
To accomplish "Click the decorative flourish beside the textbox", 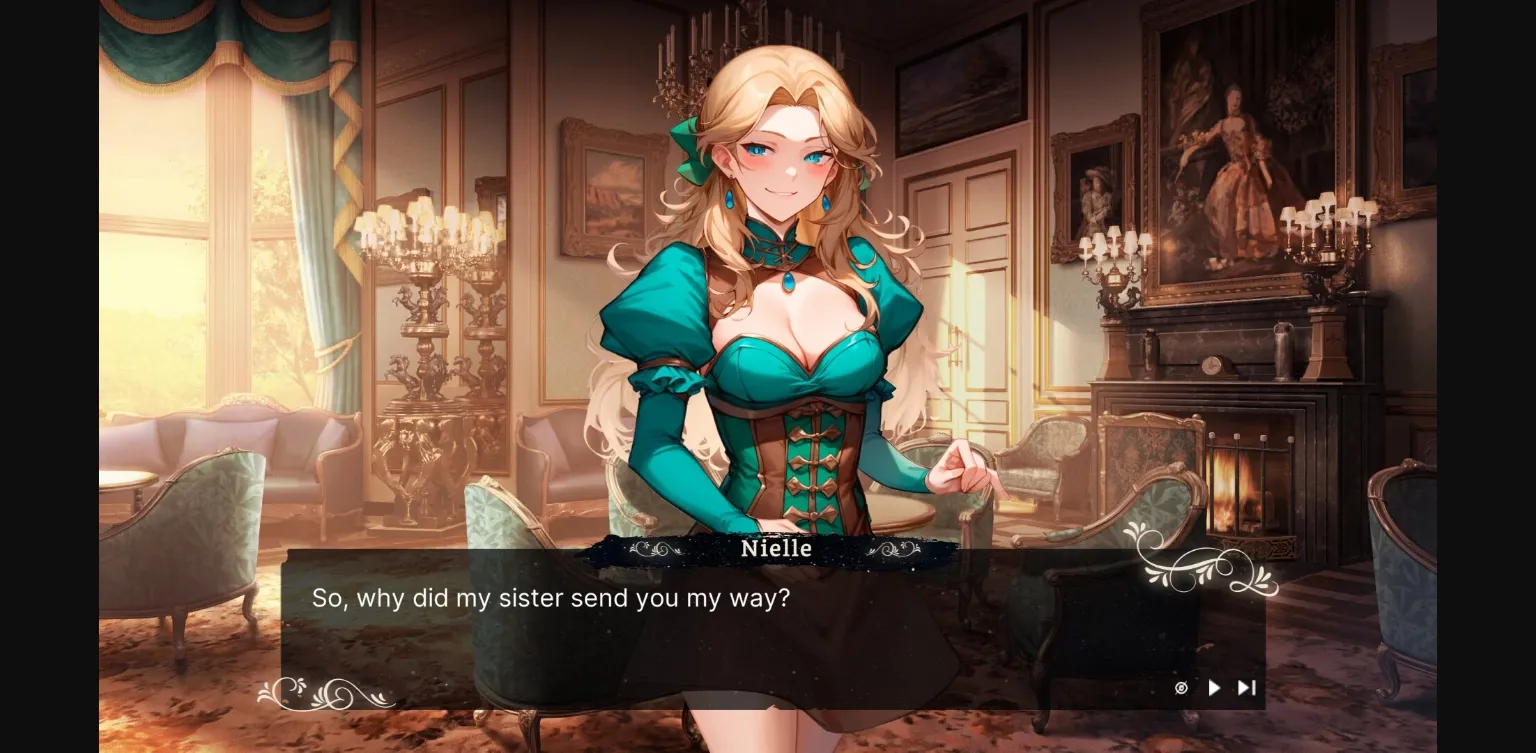I will 1203,568.
